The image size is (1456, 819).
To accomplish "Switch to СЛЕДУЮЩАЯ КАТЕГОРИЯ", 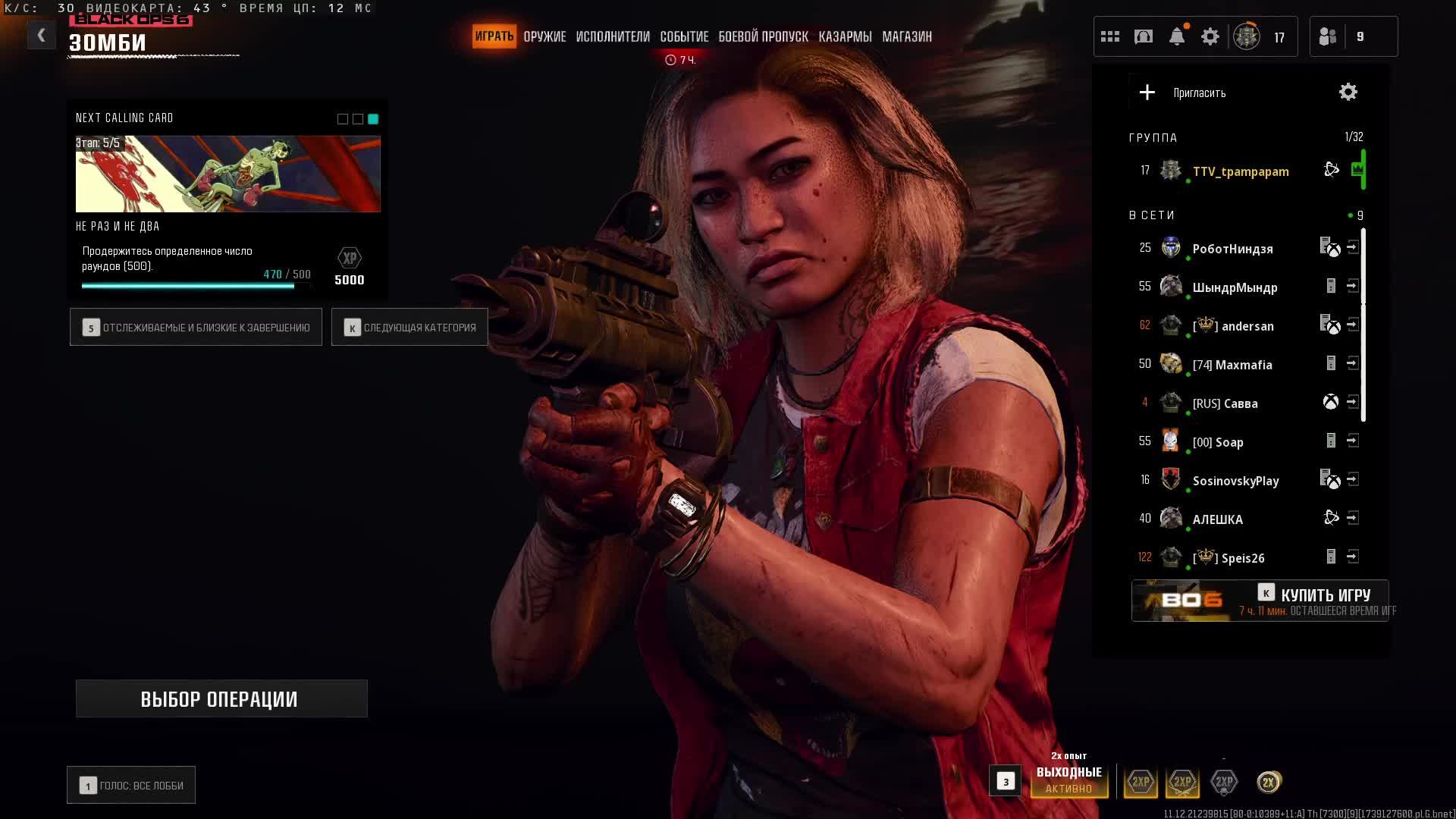I will [409, 328].
